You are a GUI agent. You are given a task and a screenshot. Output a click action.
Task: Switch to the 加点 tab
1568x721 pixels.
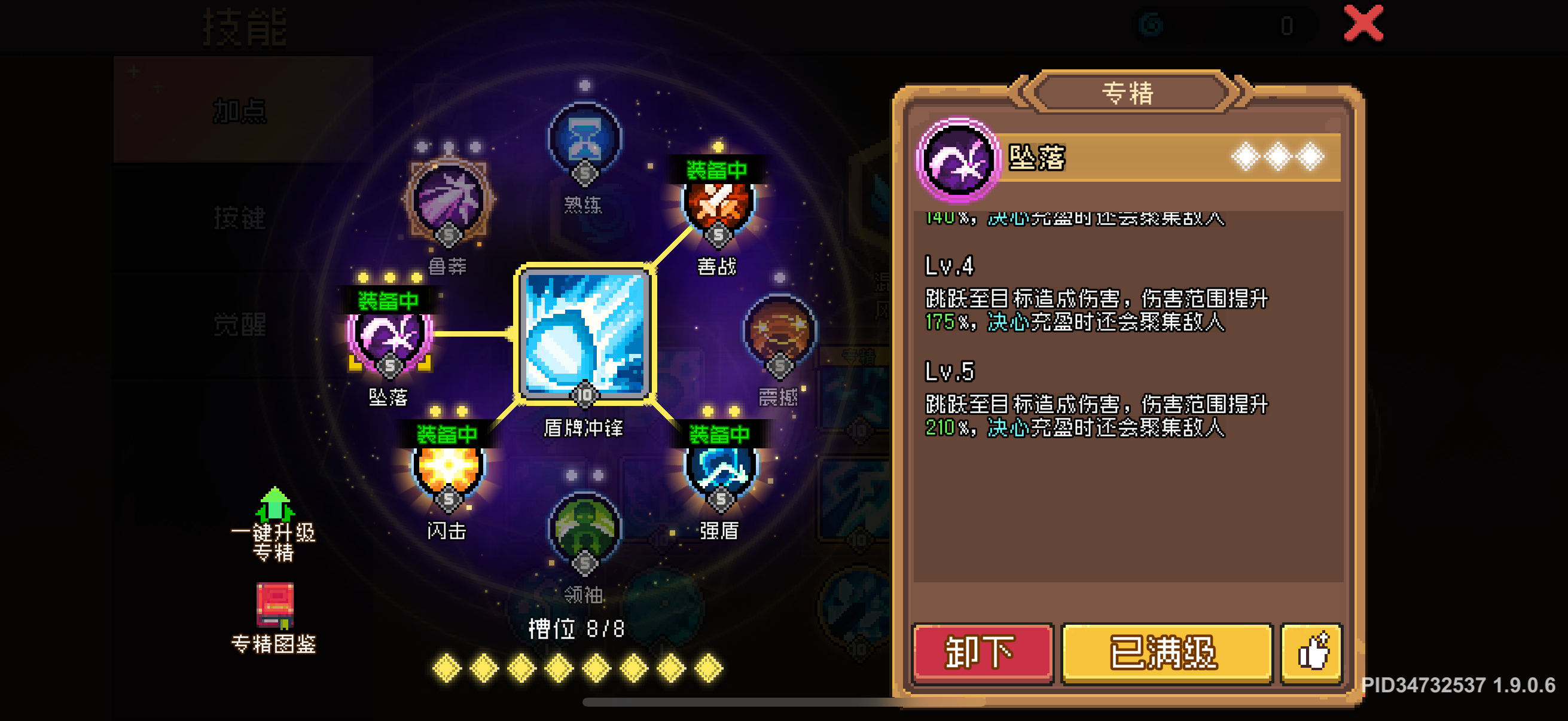[x=239, y=111]
